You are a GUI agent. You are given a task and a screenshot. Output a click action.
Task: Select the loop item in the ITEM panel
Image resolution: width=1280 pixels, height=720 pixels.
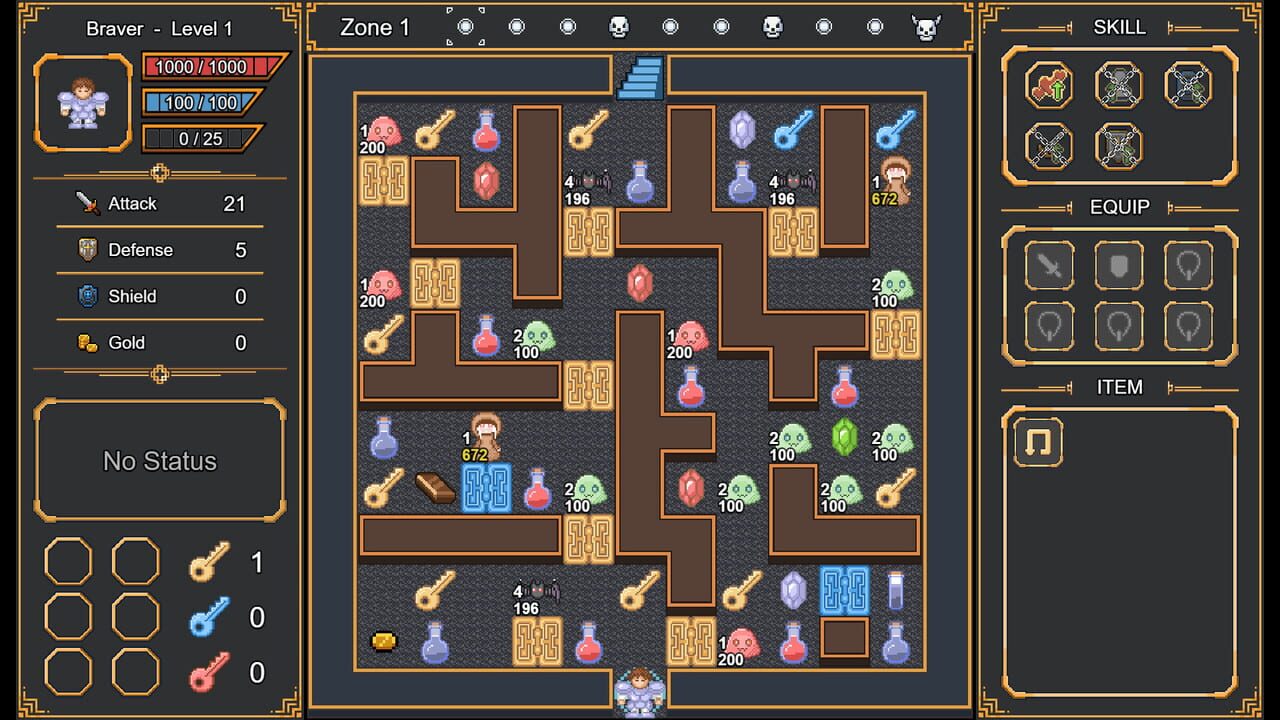pyautogui.click(x=1036, y=443)
